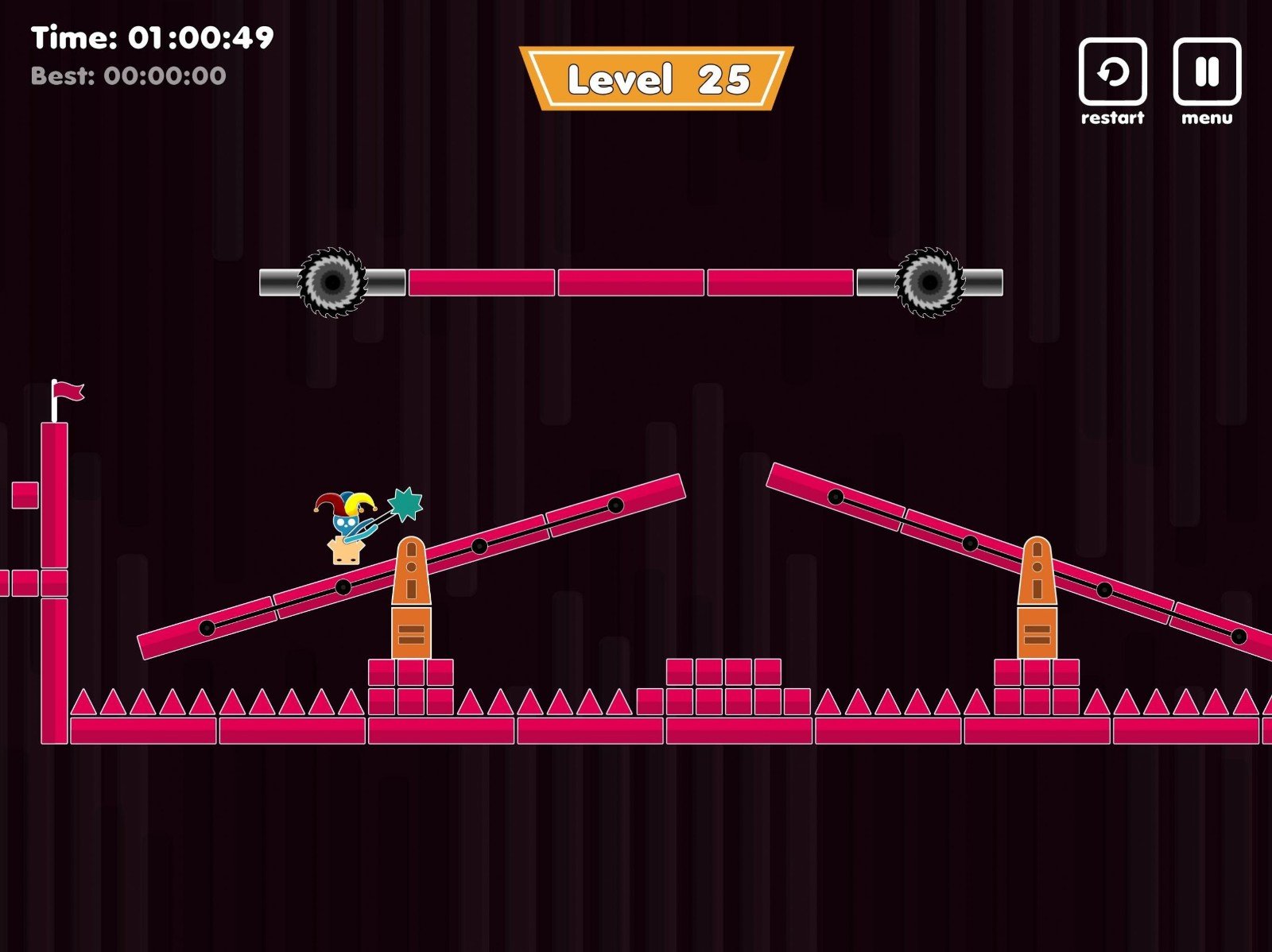Restart the current level

tap(1112, 72)
